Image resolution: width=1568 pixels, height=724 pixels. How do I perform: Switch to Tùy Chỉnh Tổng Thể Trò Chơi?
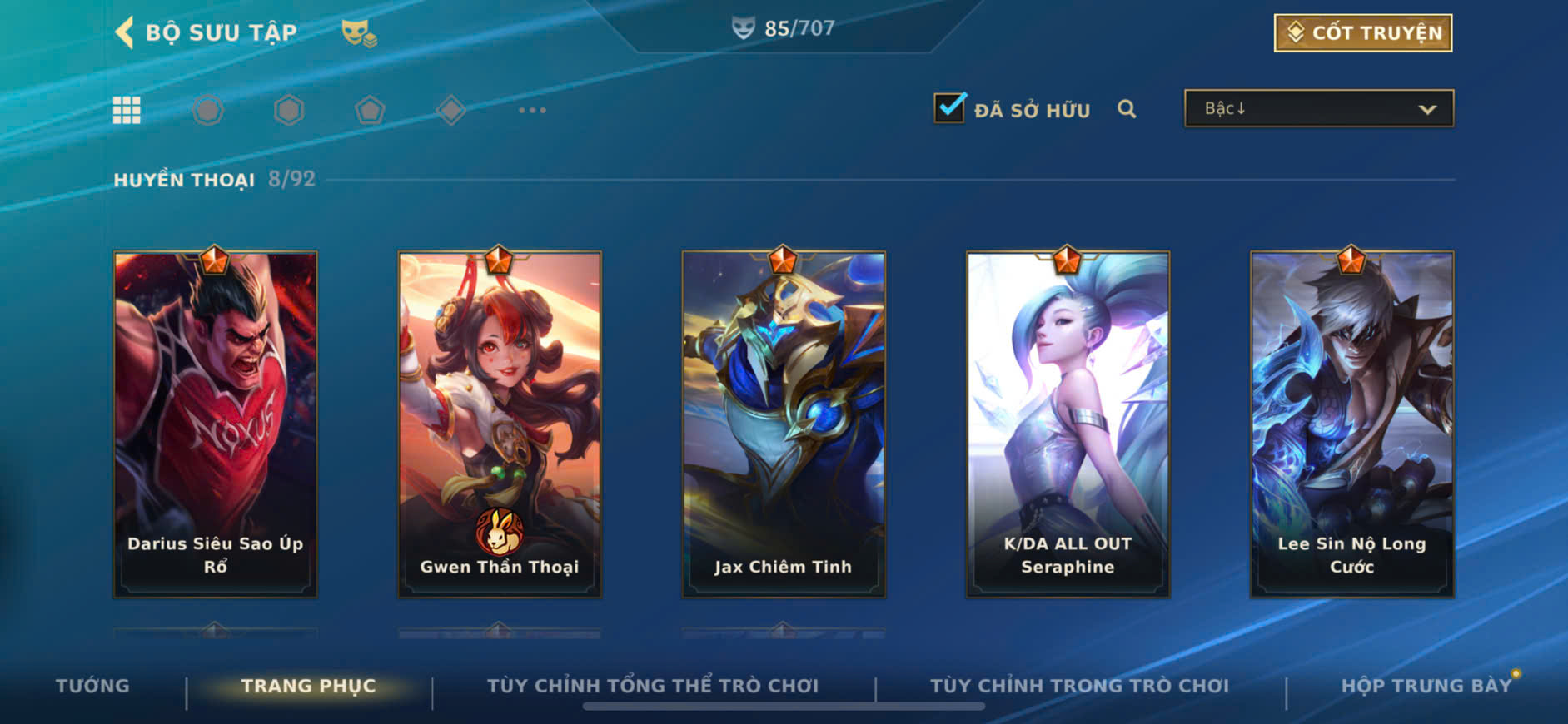[x=653, y=686]
